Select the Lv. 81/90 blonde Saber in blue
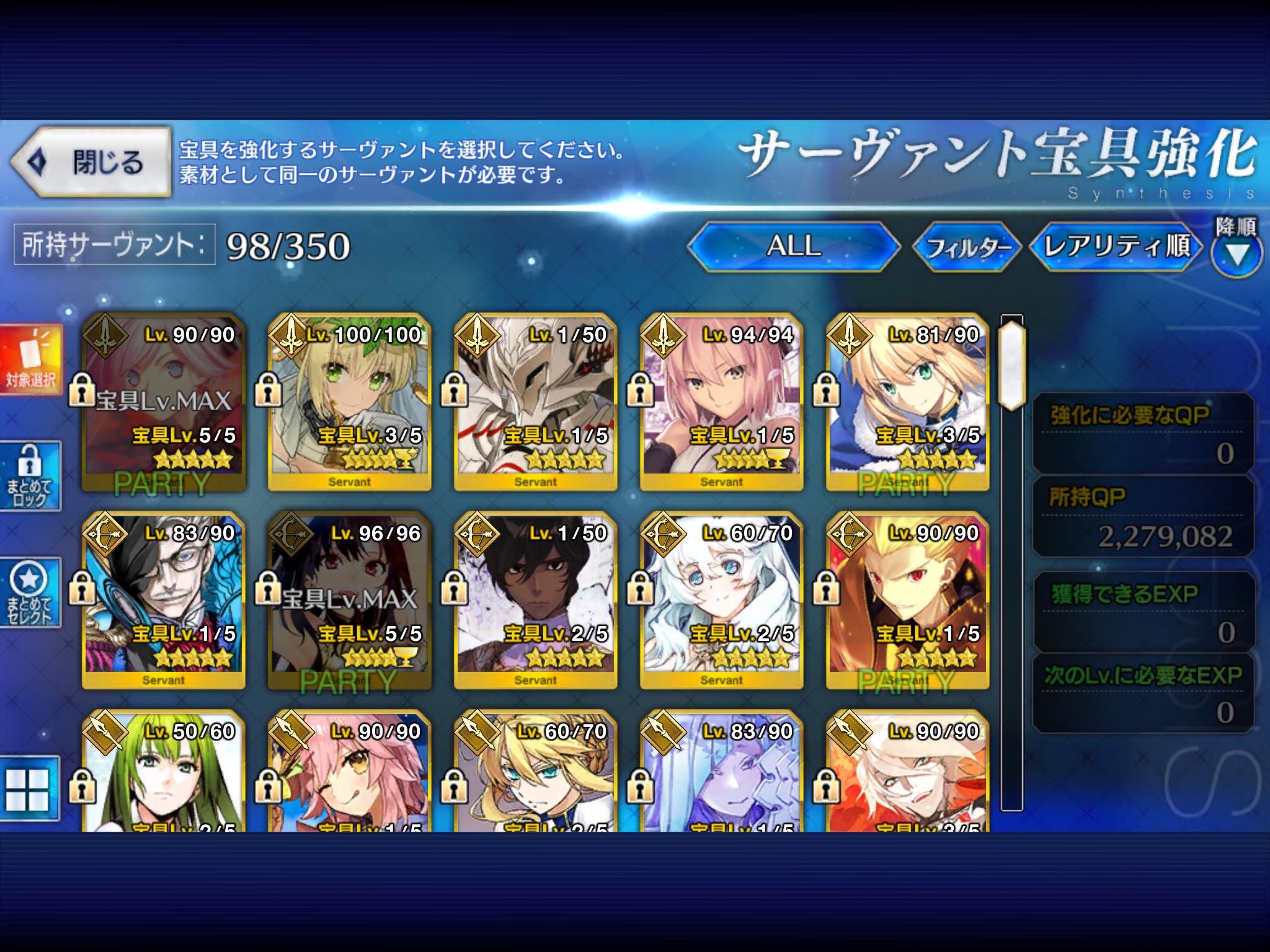Image resolution: width=1270 pixels, height=952 pixels. [907, 402]
